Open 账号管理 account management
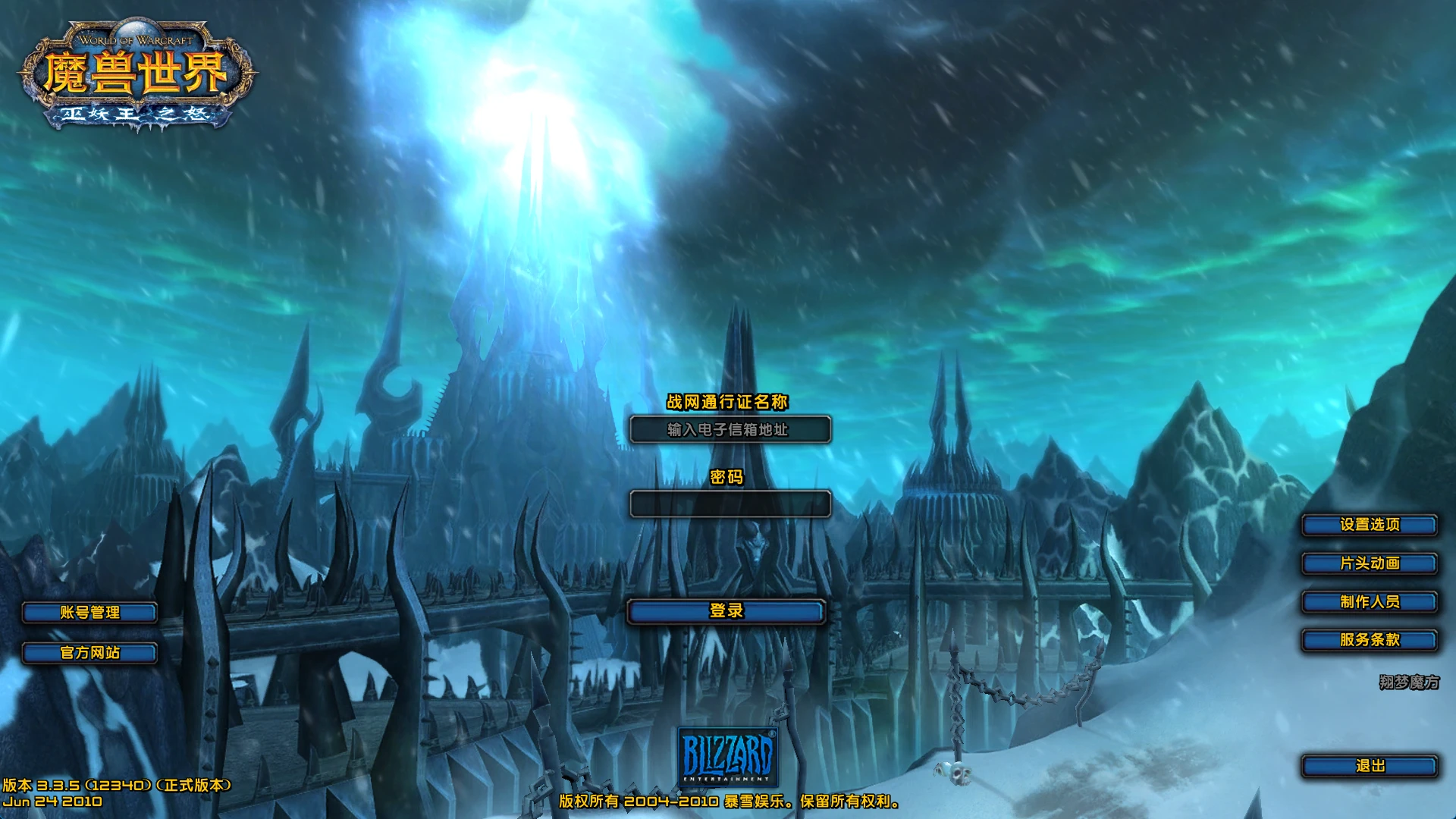 point(89,613)
